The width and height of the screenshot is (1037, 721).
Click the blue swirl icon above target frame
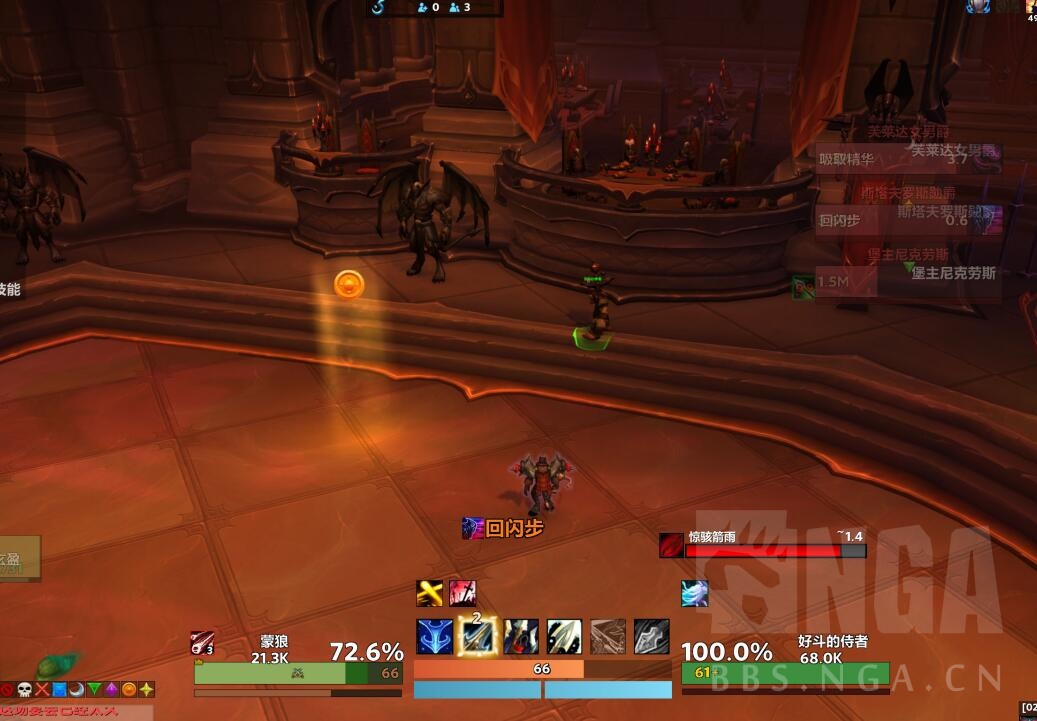695,593
